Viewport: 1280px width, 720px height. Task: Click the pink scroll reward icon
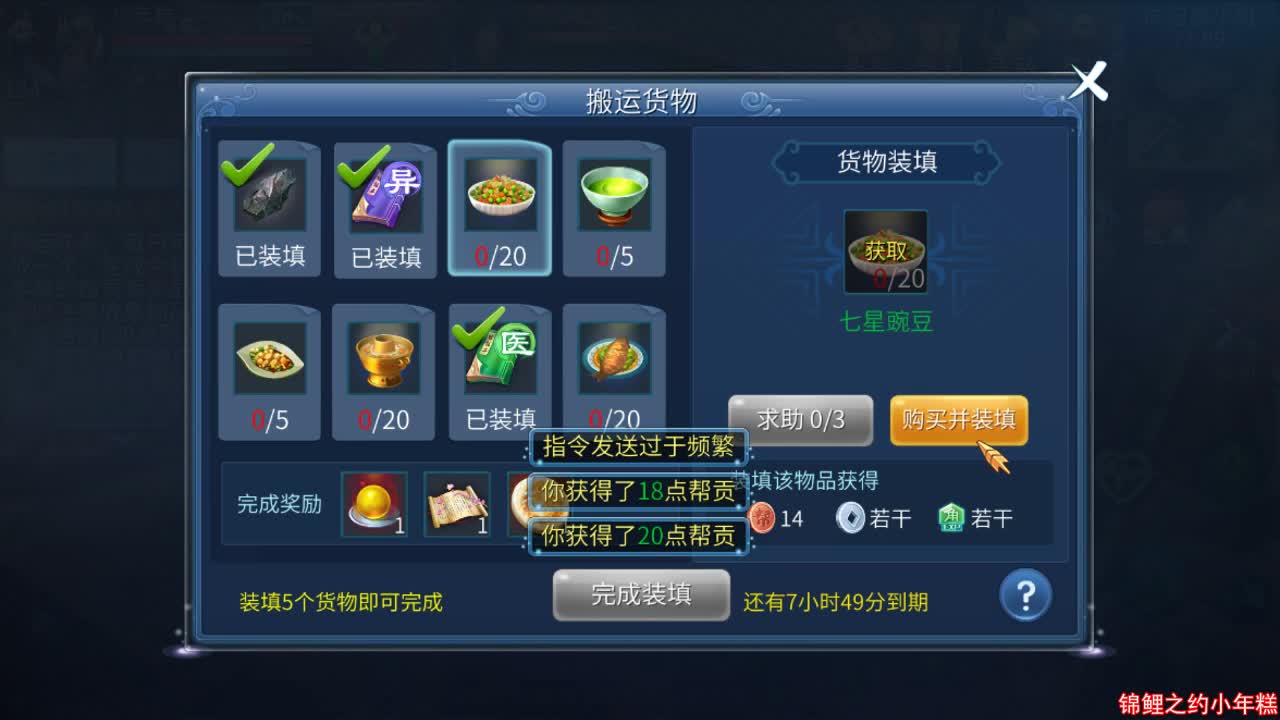457,503
